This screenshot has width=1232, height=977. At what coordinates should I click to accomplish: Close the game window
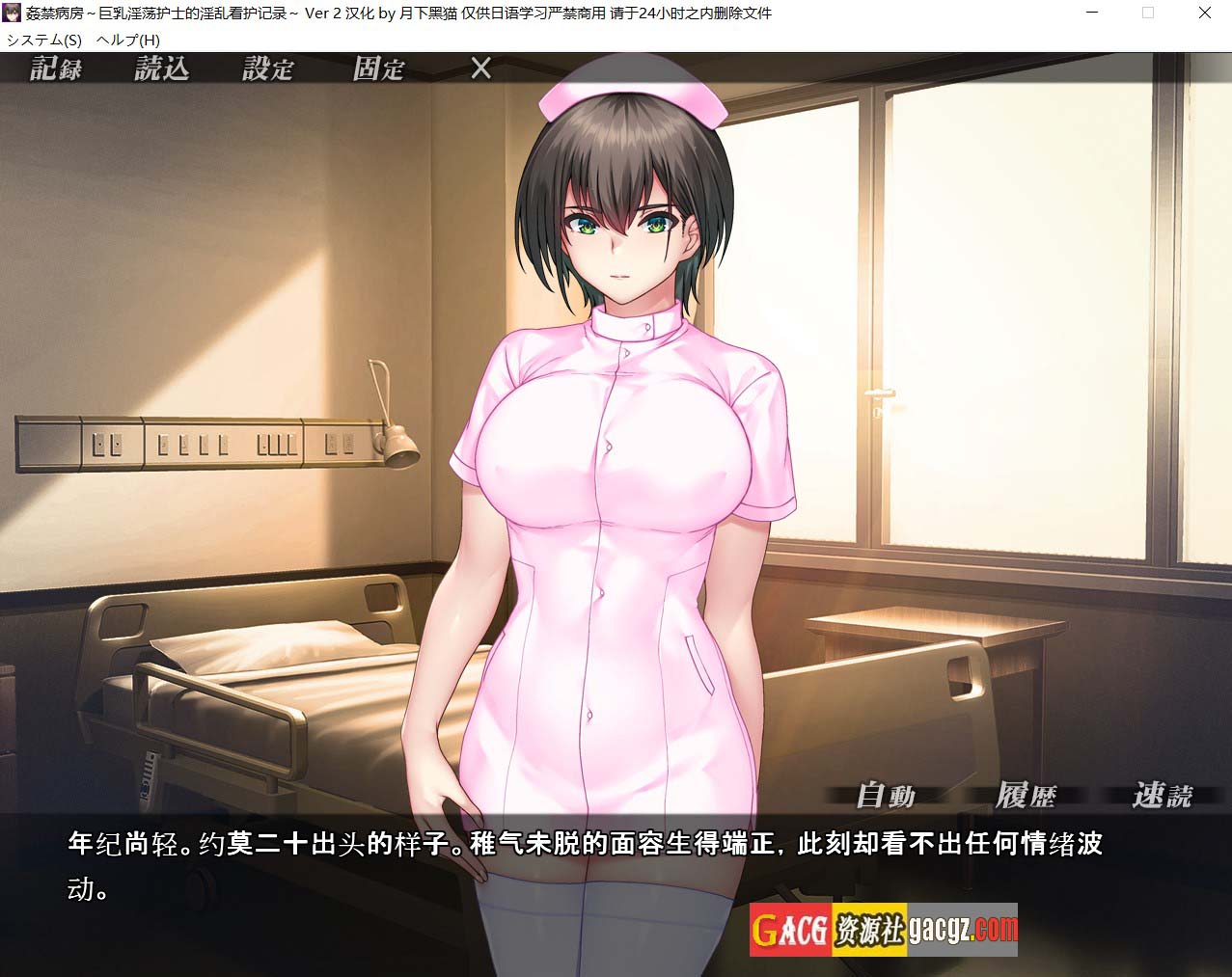click(1205, 14)
